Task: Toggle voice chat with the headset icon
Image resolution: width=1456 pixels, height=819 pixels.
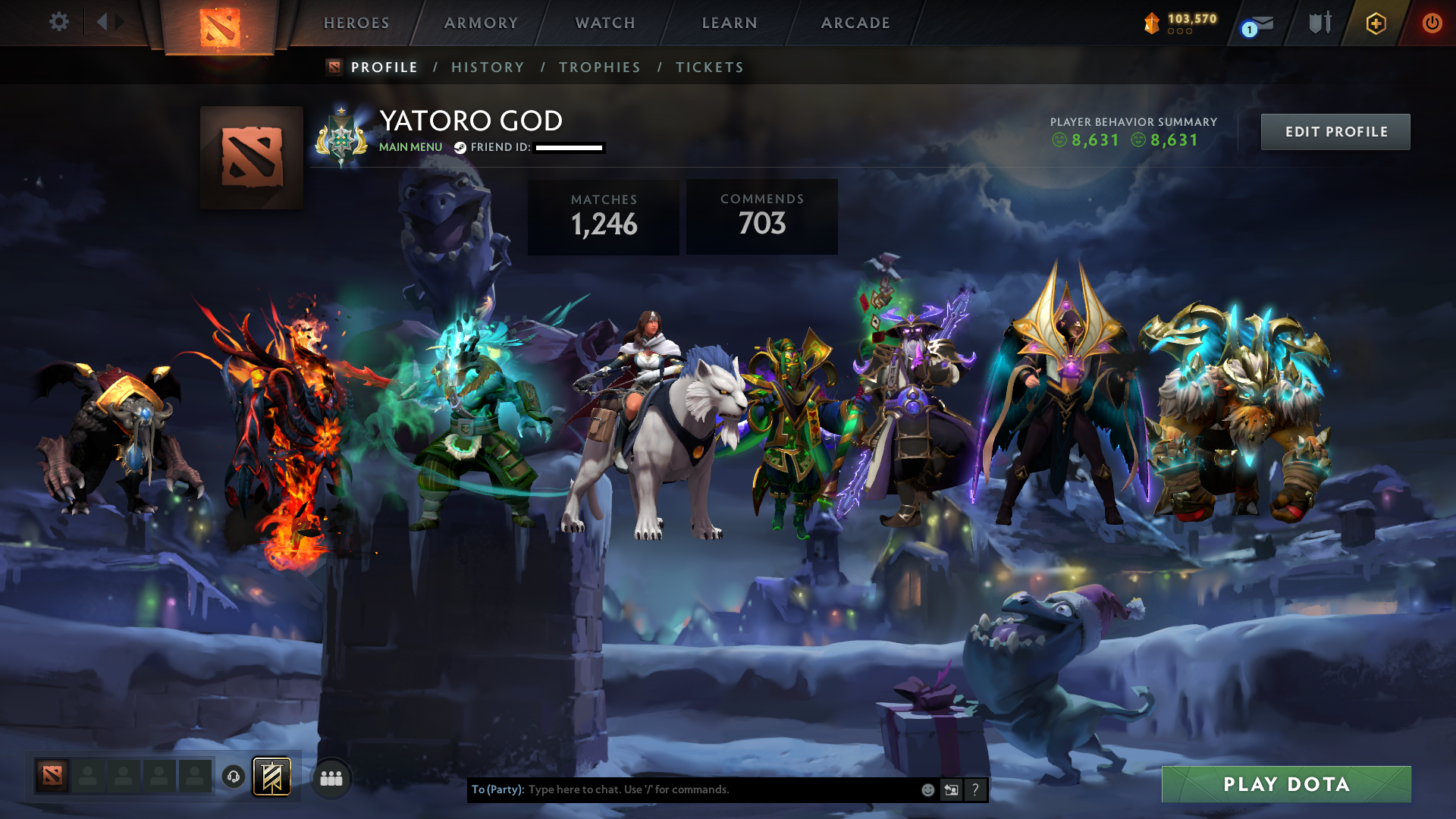Action: pos(233,777)
